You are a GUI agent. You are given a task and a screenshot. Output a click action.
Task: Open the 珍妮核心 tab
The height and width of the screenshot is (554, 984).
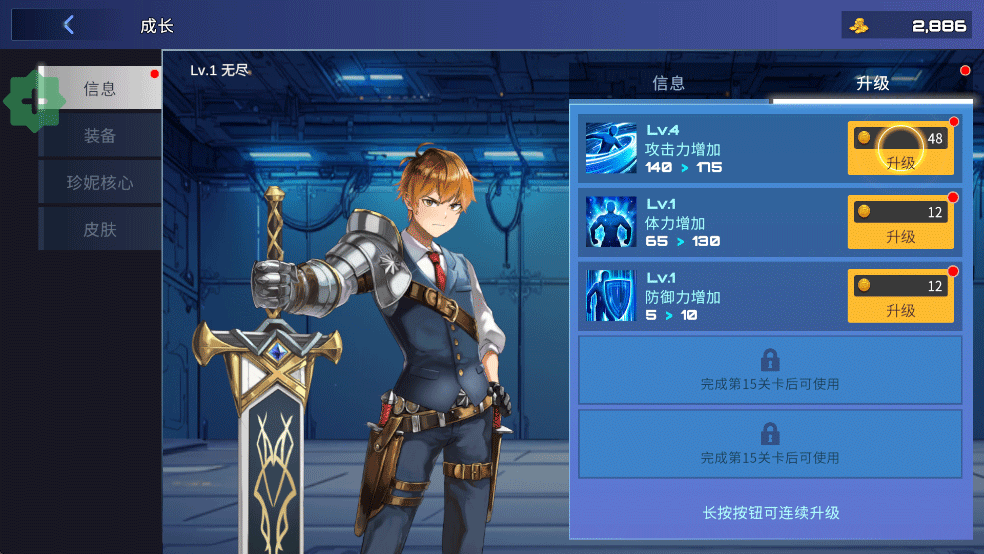[100, 183]
